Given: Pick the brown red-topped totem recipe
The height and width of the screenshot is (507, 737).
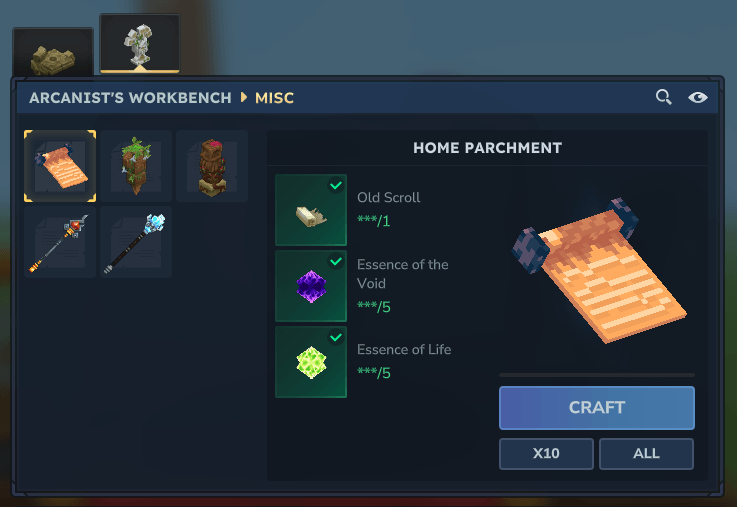Looking at the screenshot, I should 211,166.
